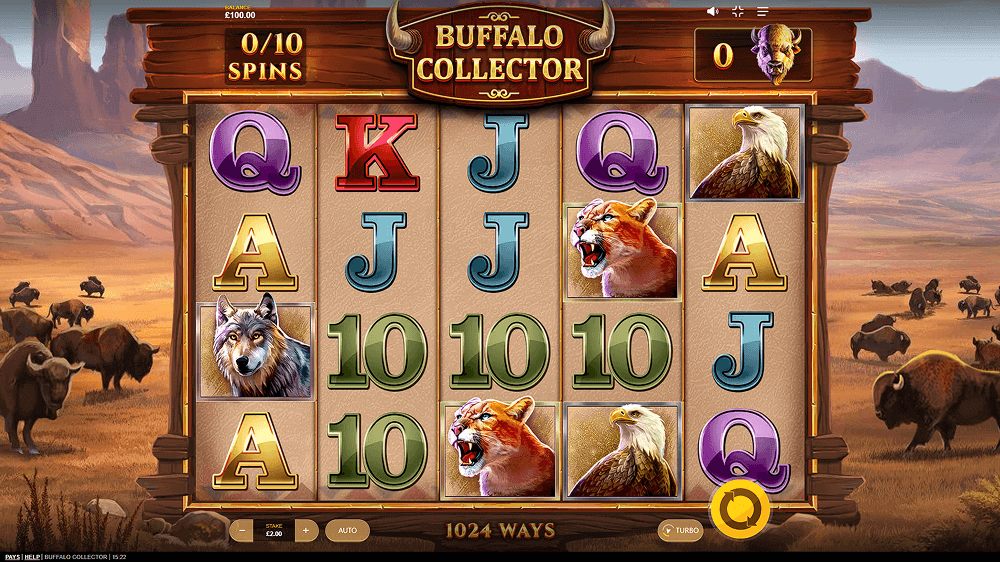Open the AUTO spin options
The height and width of the screenshot is (562, 1000).
pyautogui.click(x=347, y=531)
